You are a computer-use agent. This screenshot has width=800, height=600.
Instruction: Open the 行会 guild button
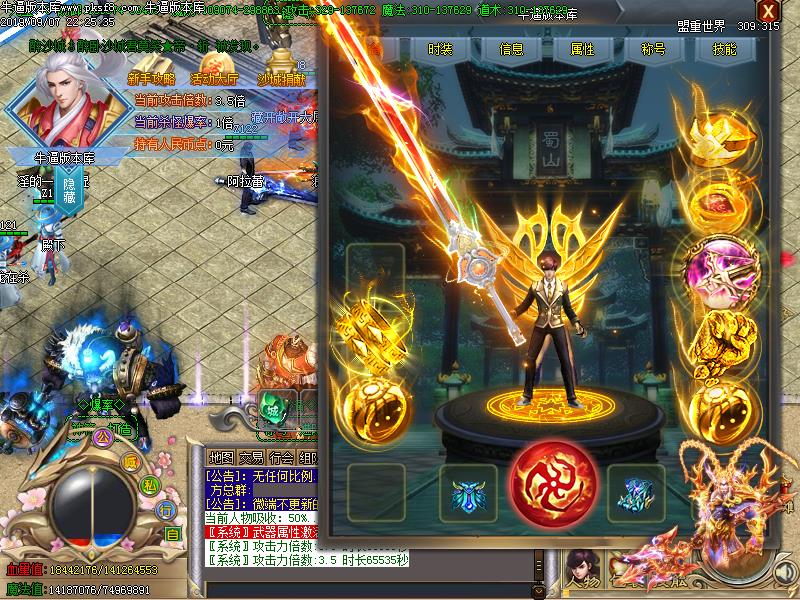coord(283,457)
